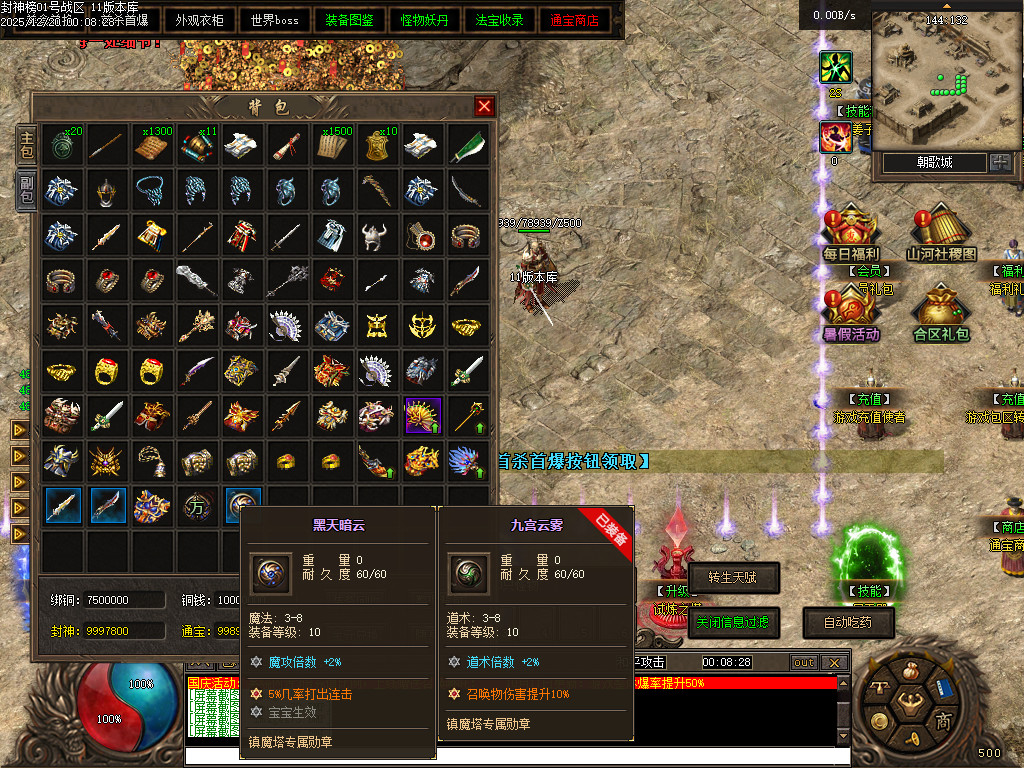
Task: Click the 自动吃药 auto-potion button
Action: coord(848,621)
